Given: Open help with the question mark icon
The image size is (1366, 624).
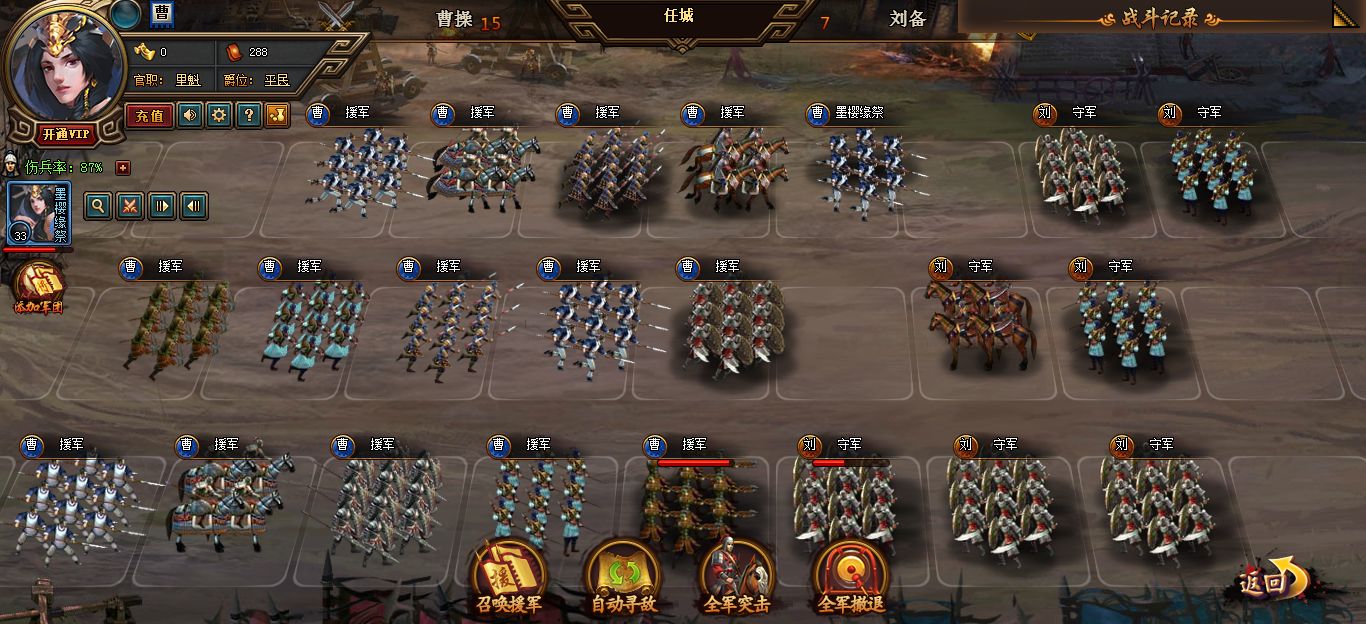Looking at the screenshot, I should pyautogui.click(x=248, y=115).
